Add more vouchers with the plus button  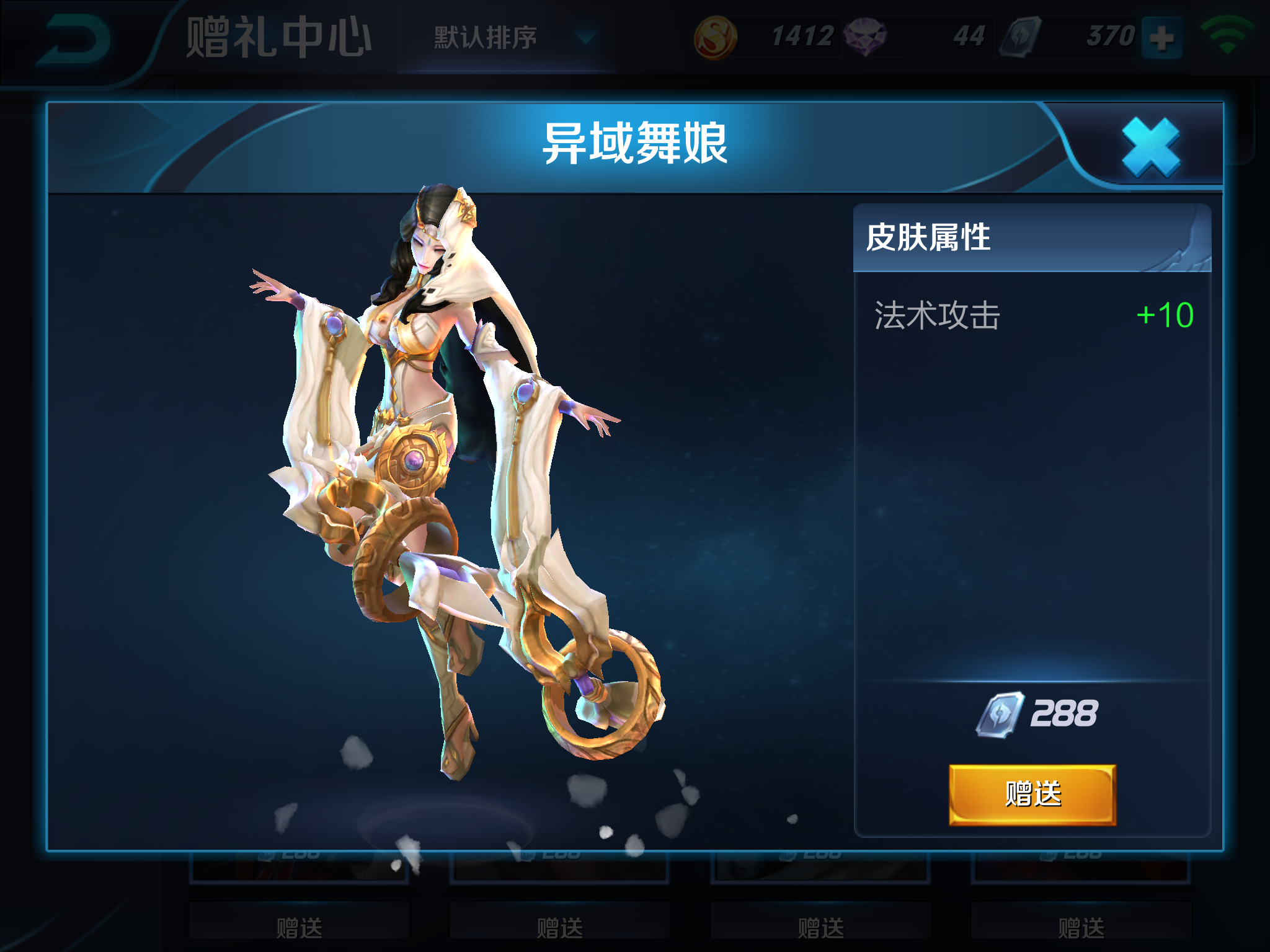[1161, 38]
